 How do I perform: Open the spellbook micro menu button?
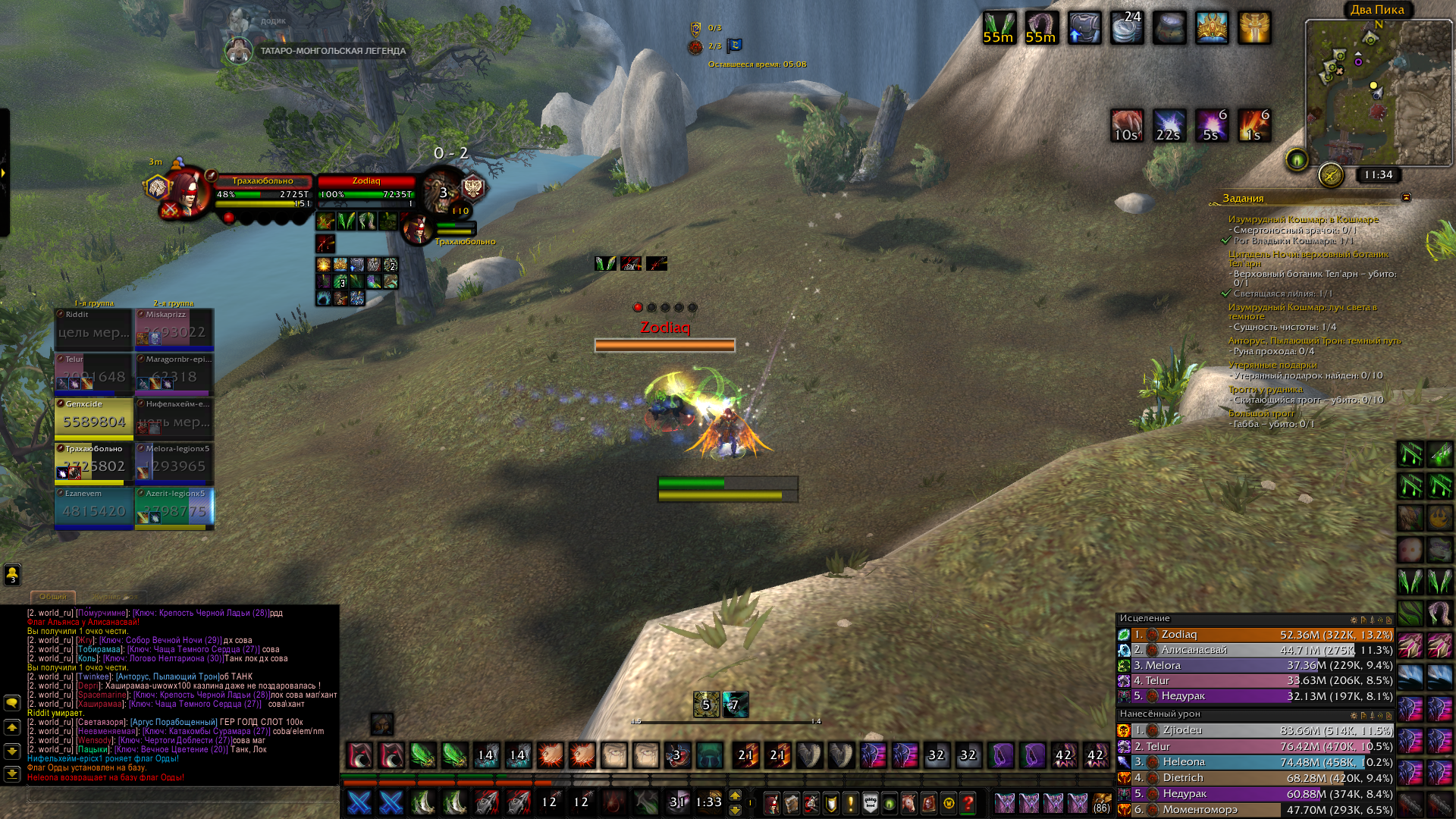point(791,803)
